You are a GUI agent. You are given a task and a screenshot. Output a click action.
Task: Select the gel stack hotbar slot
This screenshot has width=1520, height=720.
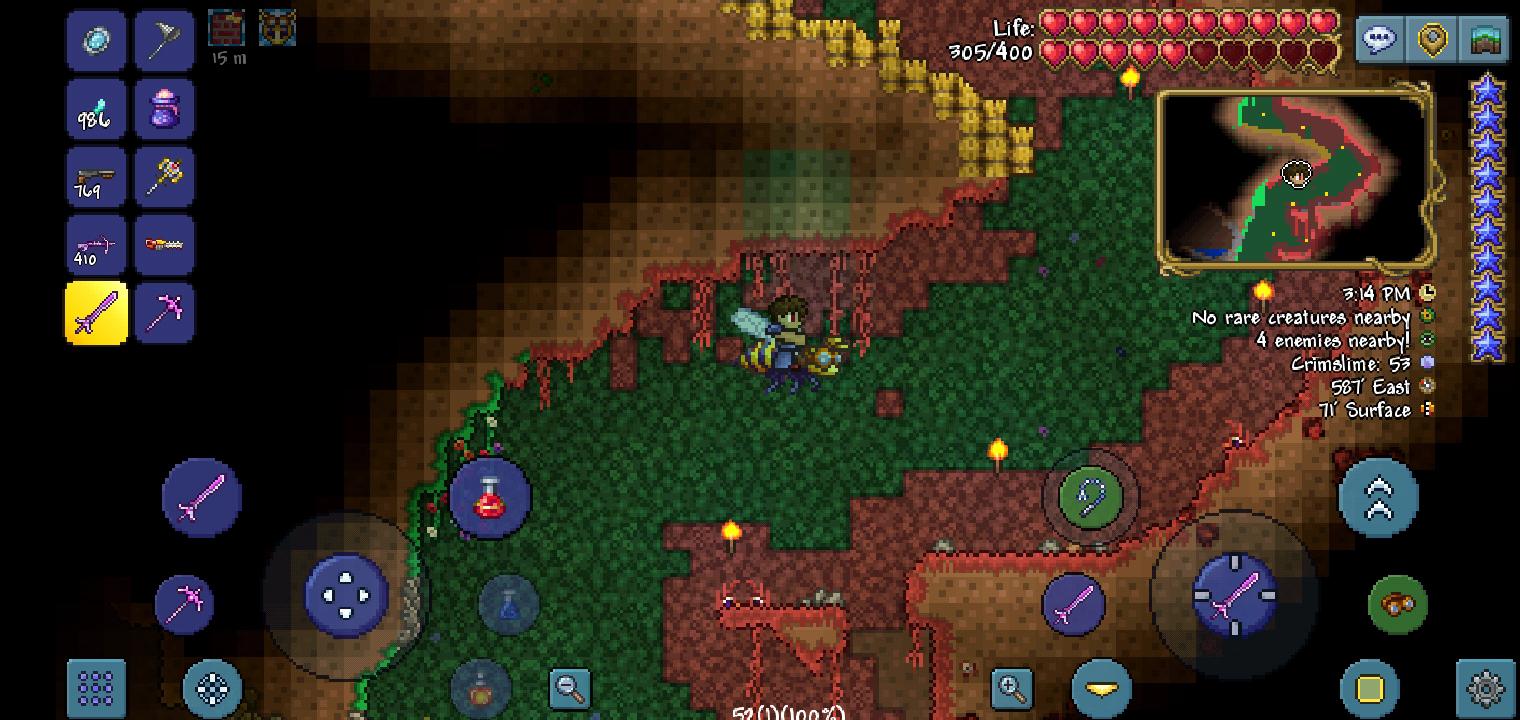[96, 108]
